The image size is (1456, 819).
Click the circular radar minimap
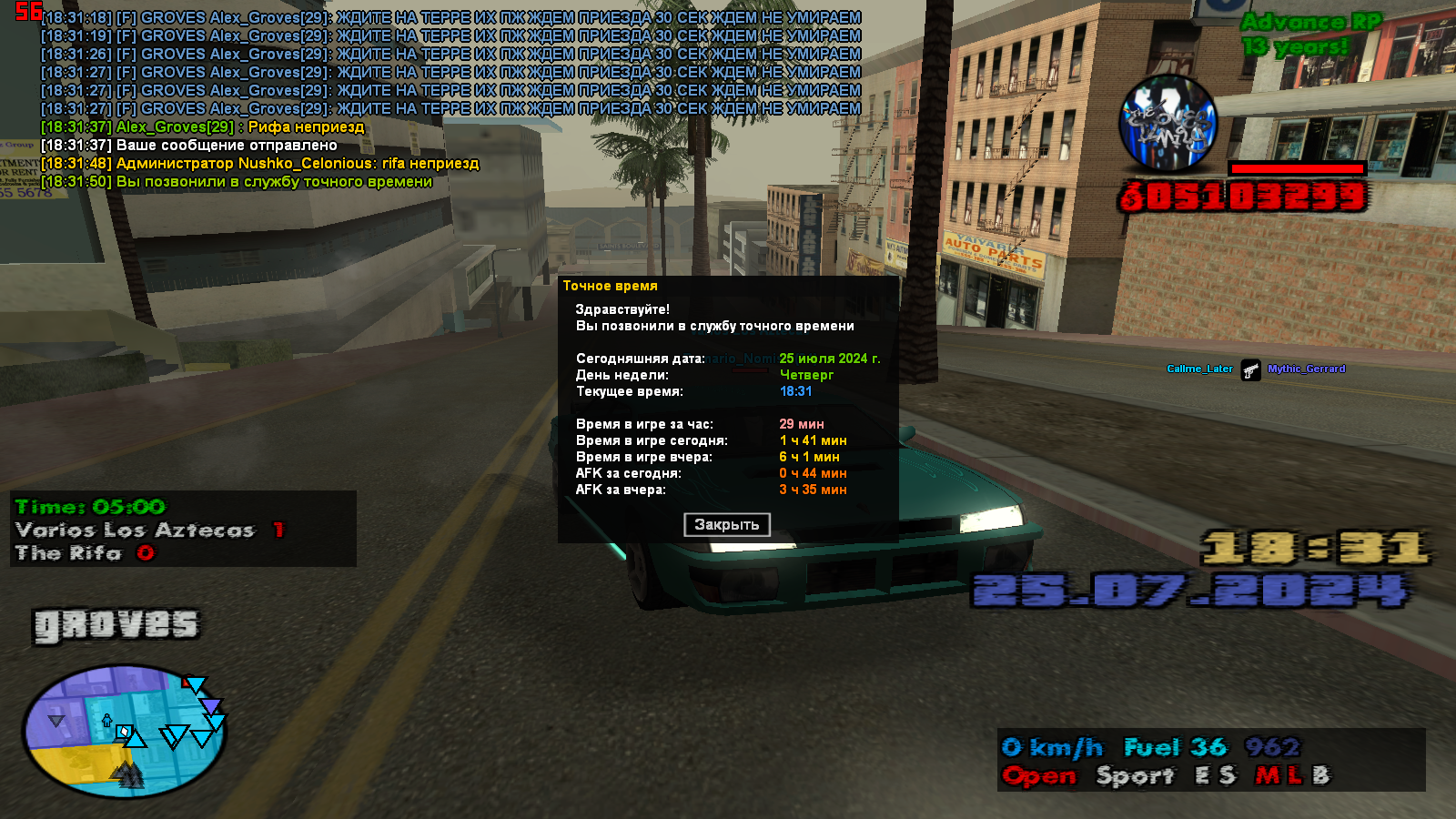[124, 731]
